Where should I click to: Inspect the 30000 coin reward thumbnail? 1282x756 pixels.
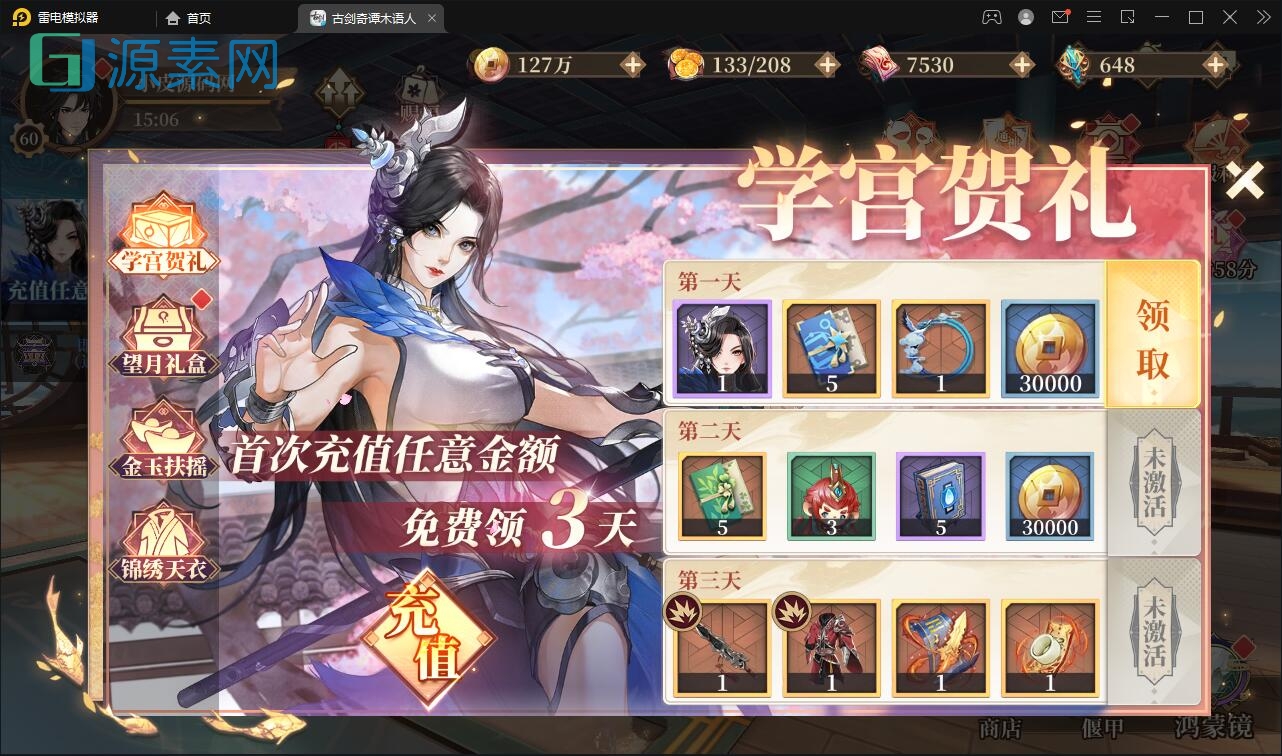click(x=1049, y=349)
